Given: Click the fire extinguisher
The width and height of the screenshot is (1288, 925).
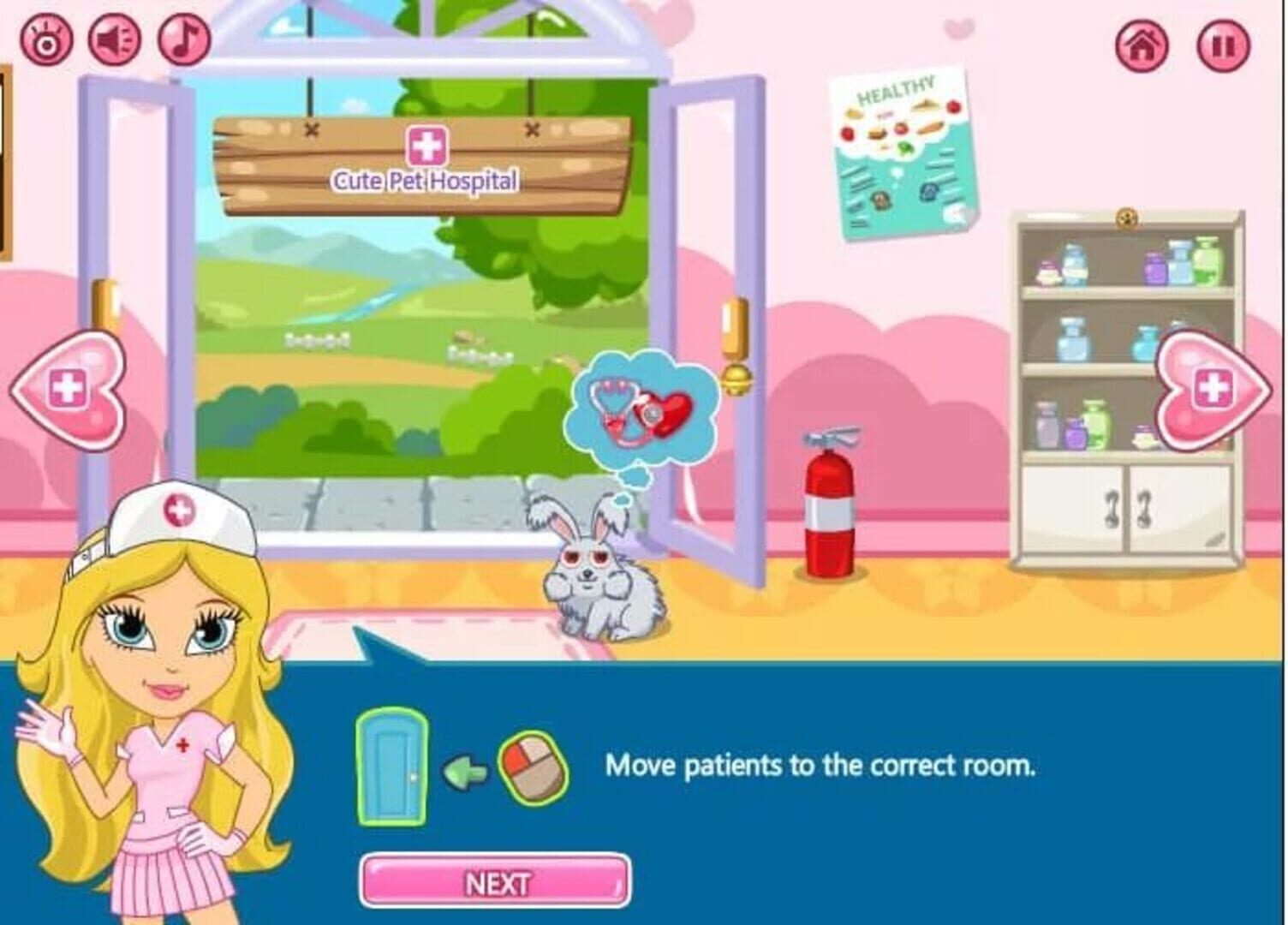Looking at the screenshot, I should click(x=829, y=505).
